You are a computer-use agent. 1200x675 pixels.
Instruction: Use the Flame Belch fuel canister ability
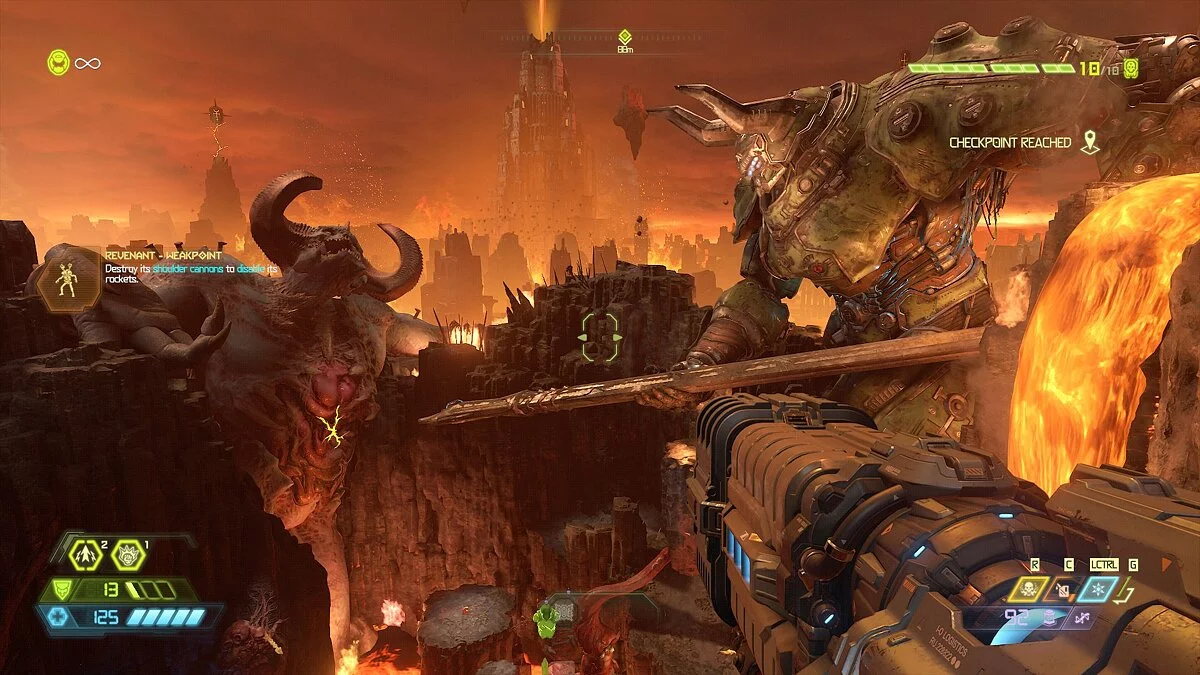point(1064,590)
